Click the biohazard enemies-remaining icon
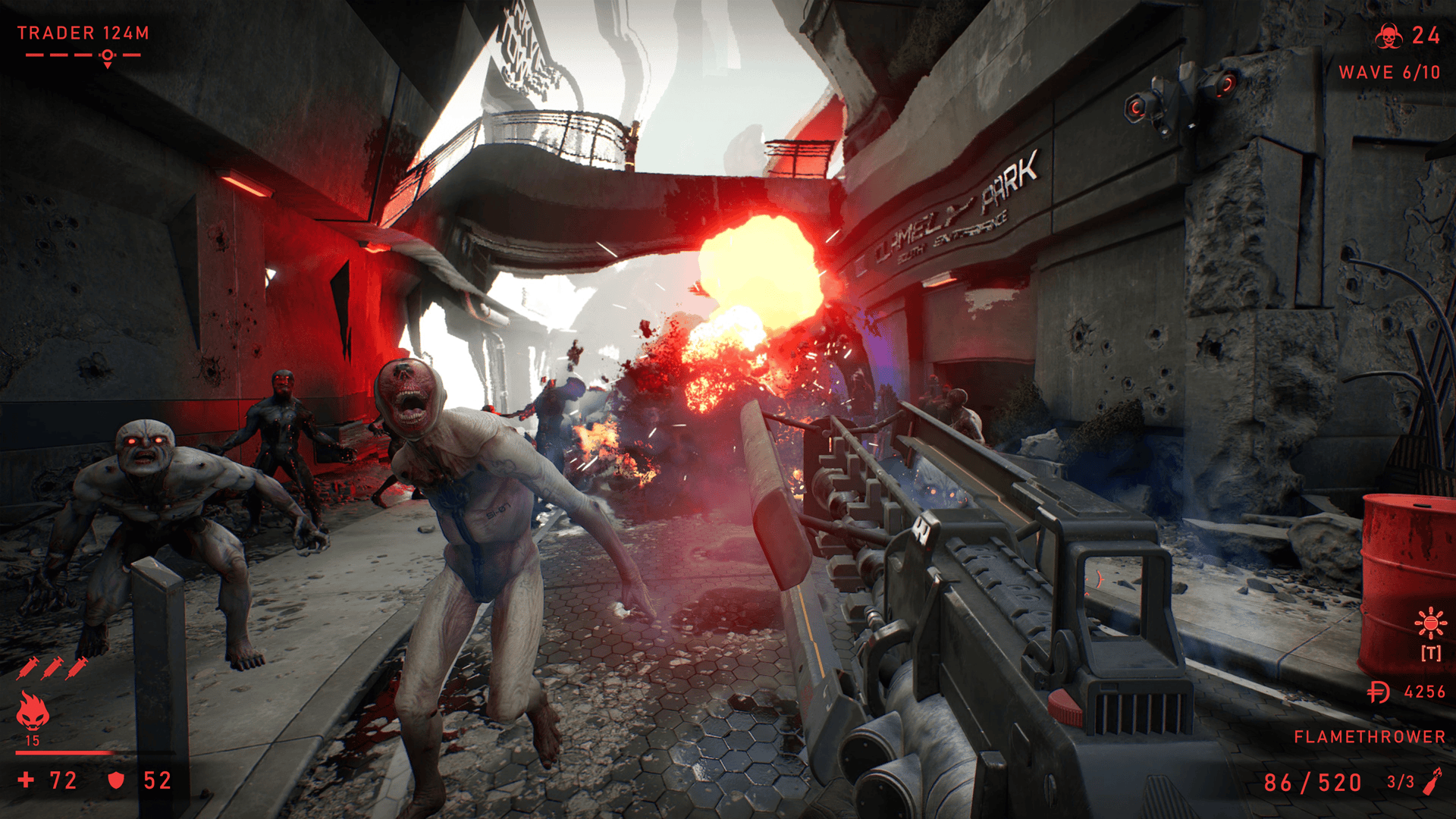Viewport: 1456px width, 819px height. pos(1389,36)
